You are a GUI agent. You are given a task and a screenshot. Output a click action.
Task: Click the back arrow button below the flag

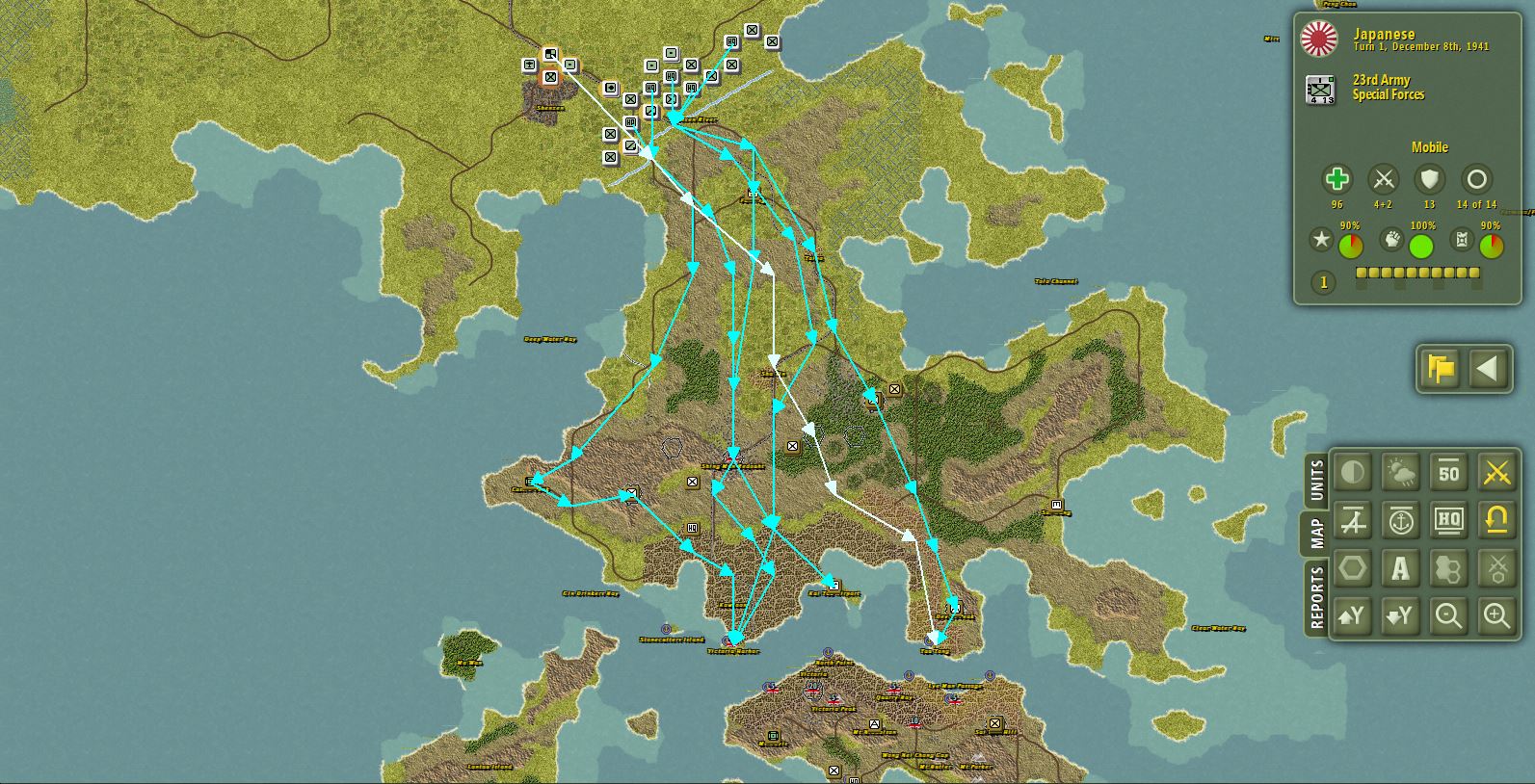pyautogui.click(x=1488, y=369)
